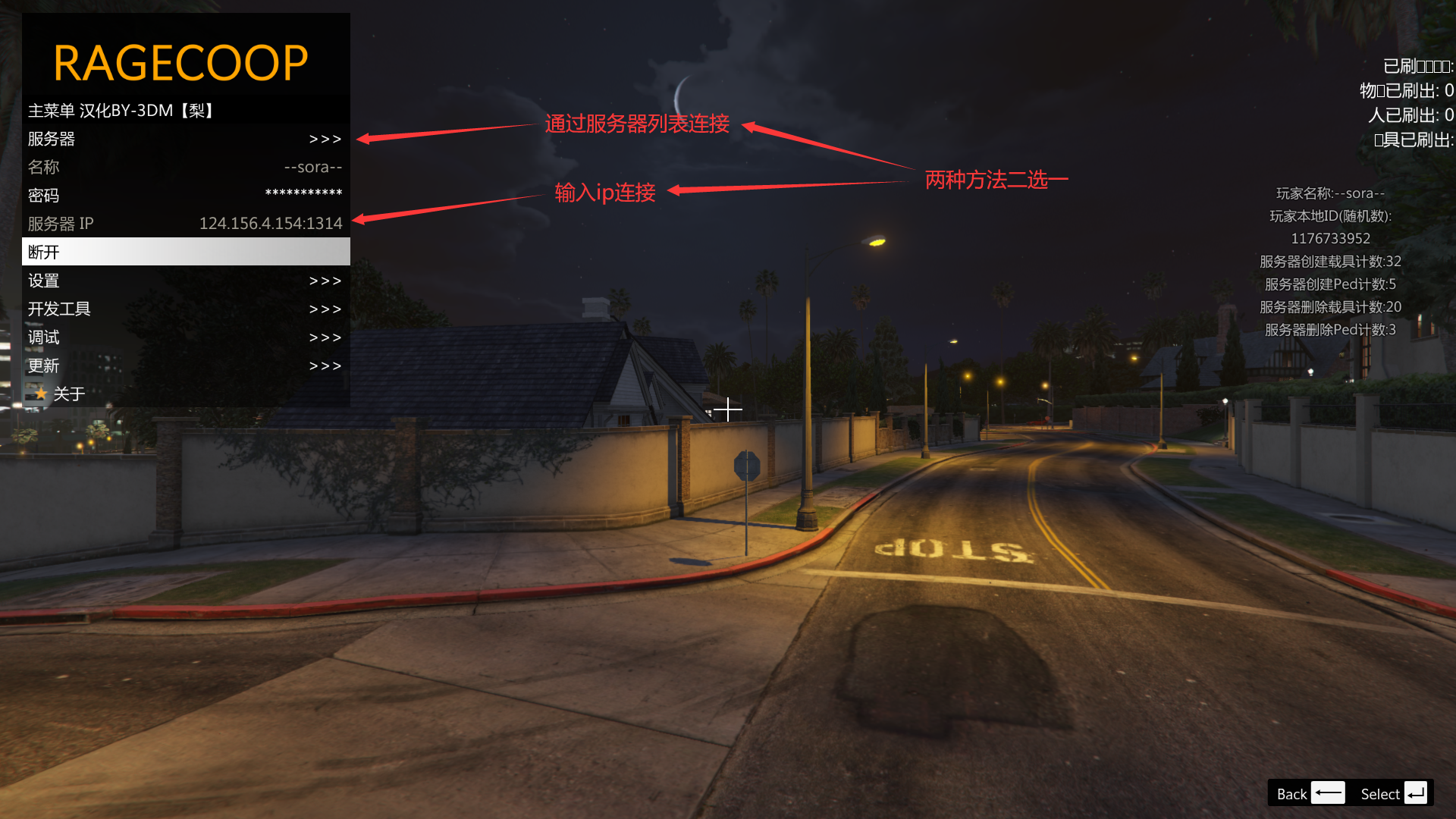This screenshot has width=1456, height=819.
Task: Select the 服务器 IP address row
Action: (185, 224)
